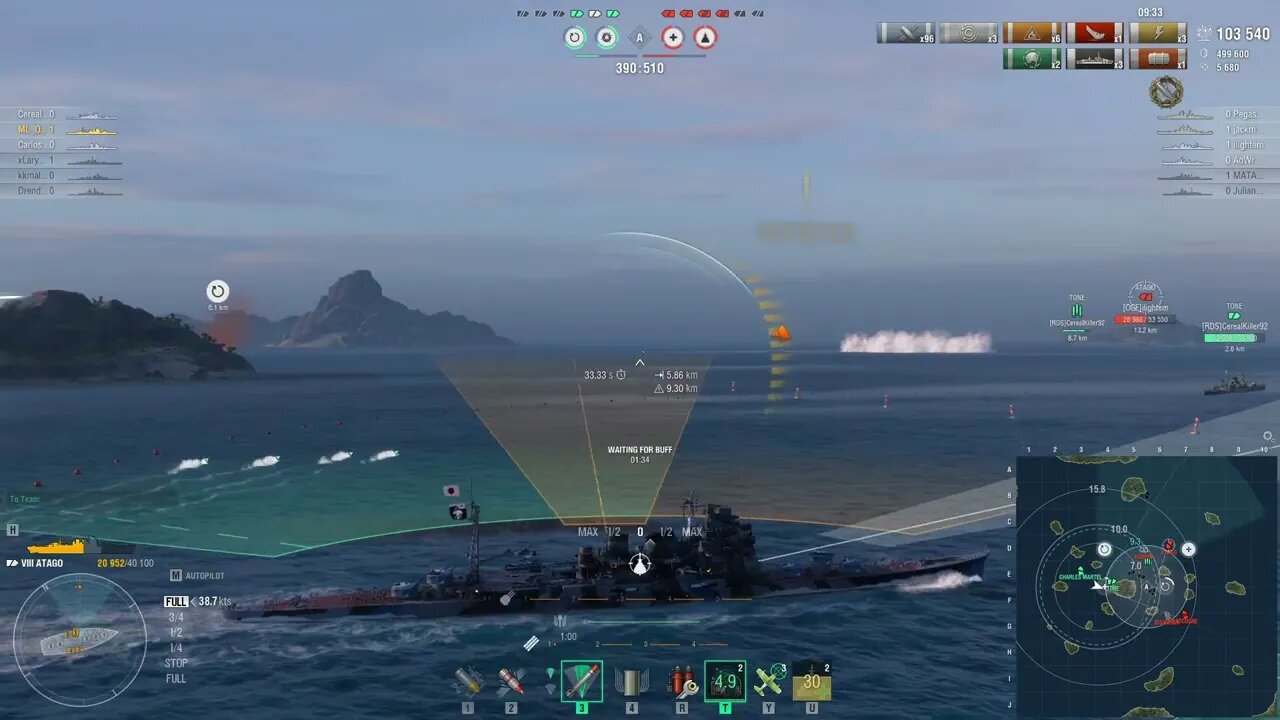Launch the green spotter aircraft consumable
The height and width of the screenshot is (720, 1280).
[769, 681]
